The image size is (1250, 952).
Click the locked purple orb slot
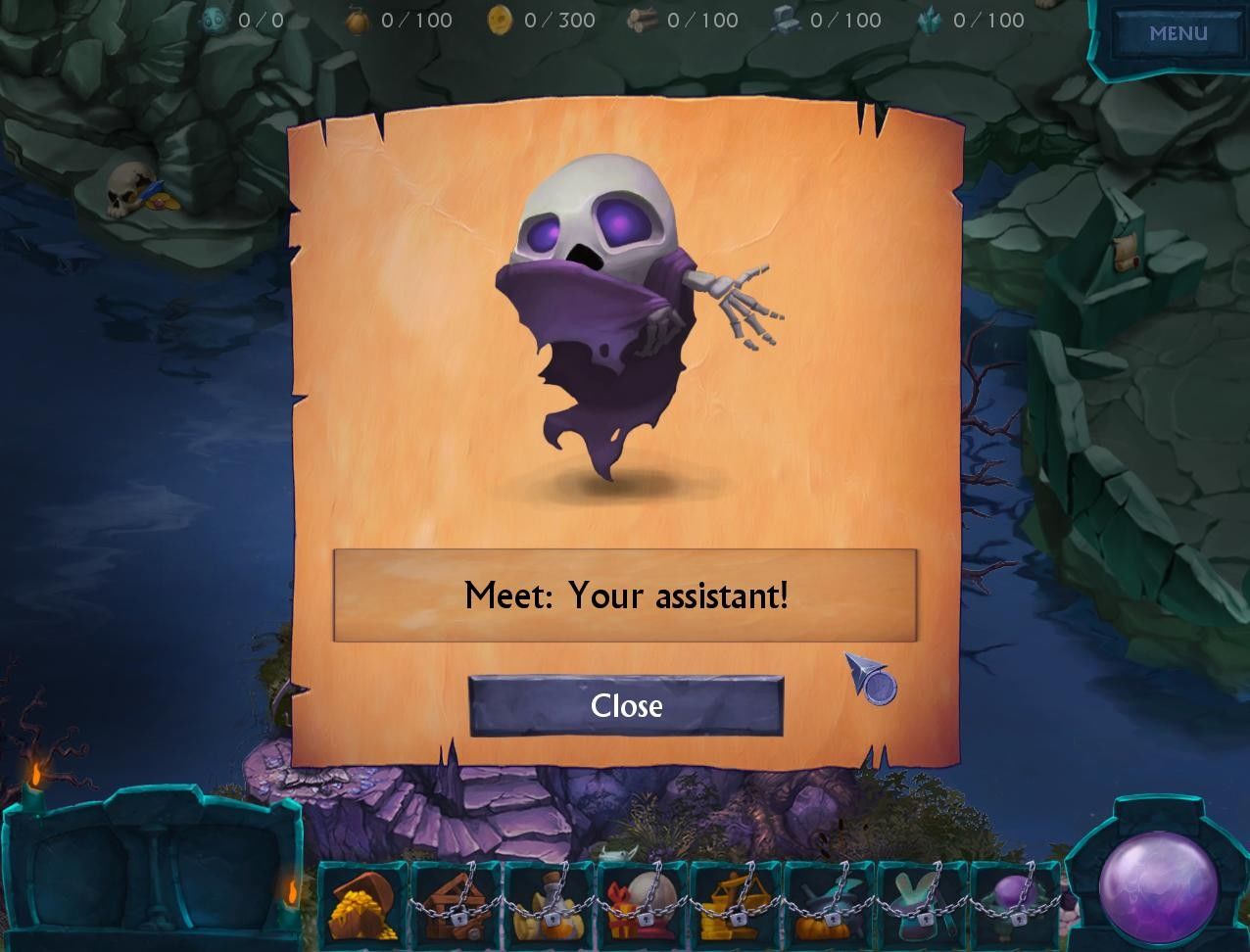click(1015, 904)
